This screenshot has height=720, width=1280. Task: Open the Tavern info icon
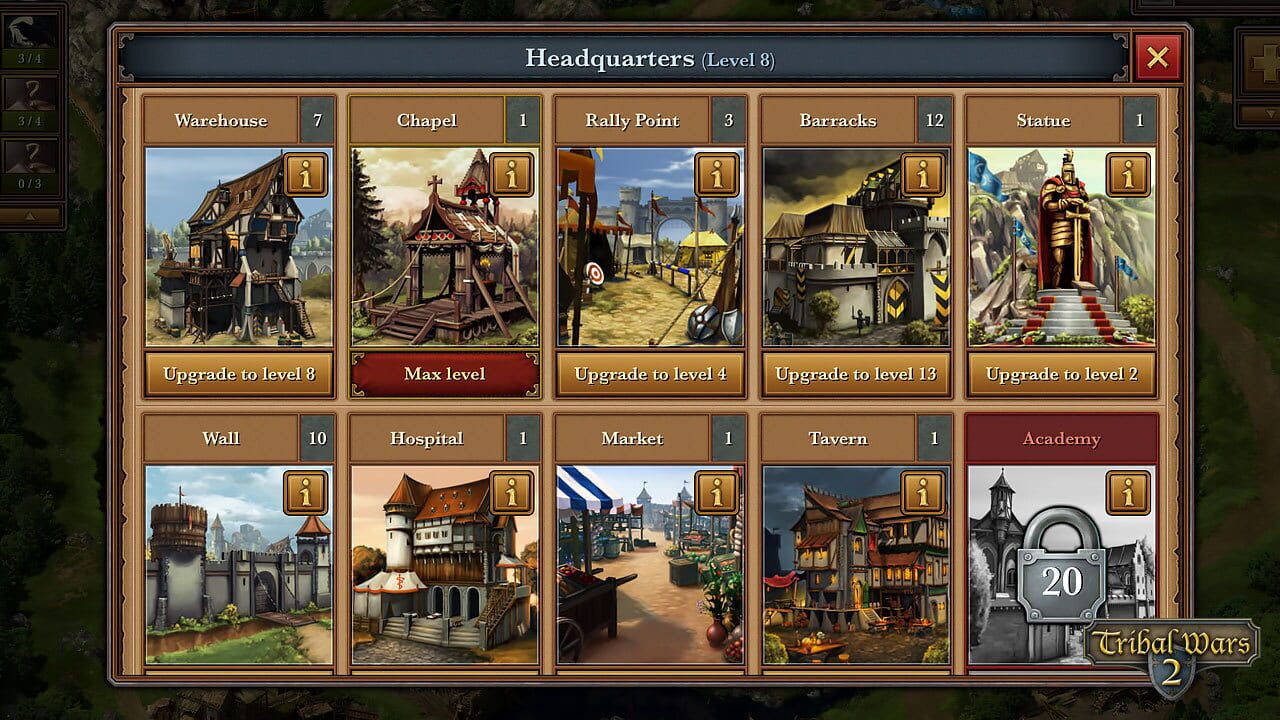click(x=923, y=492)
